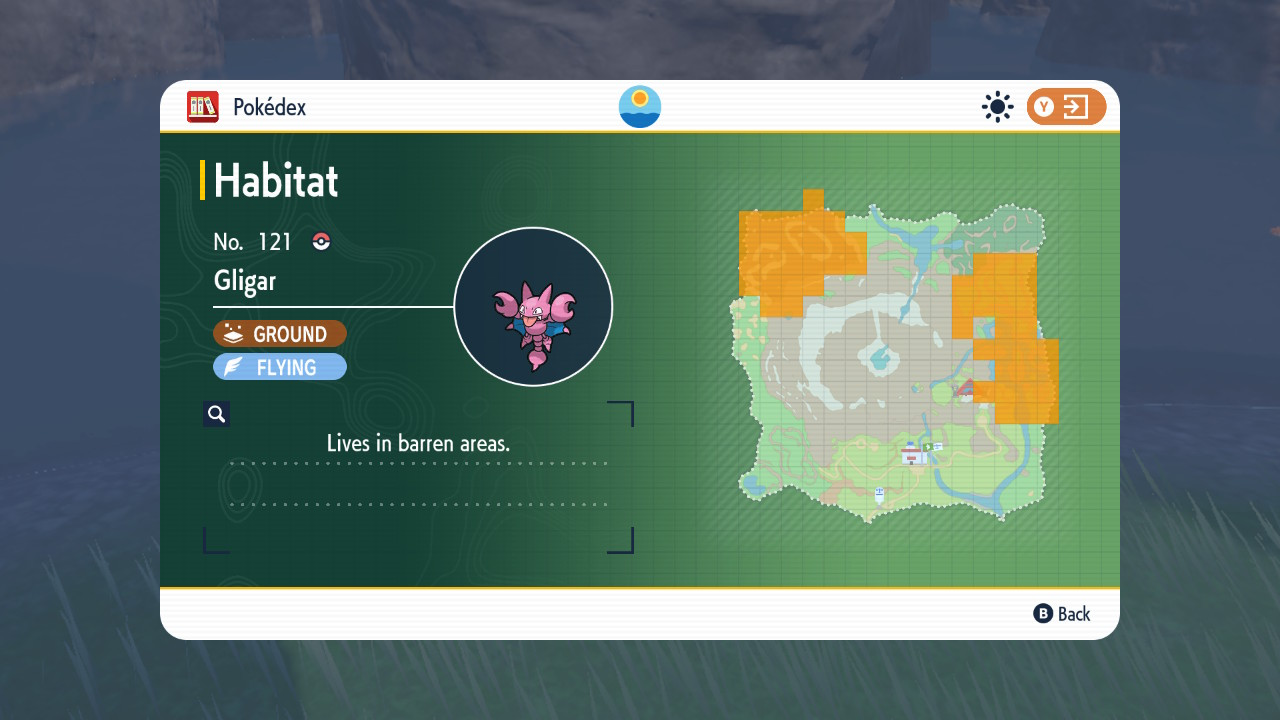This screenshot has height=720, width=1280.
Task: Click the Pokédex book icon
Action: point(203,107)
